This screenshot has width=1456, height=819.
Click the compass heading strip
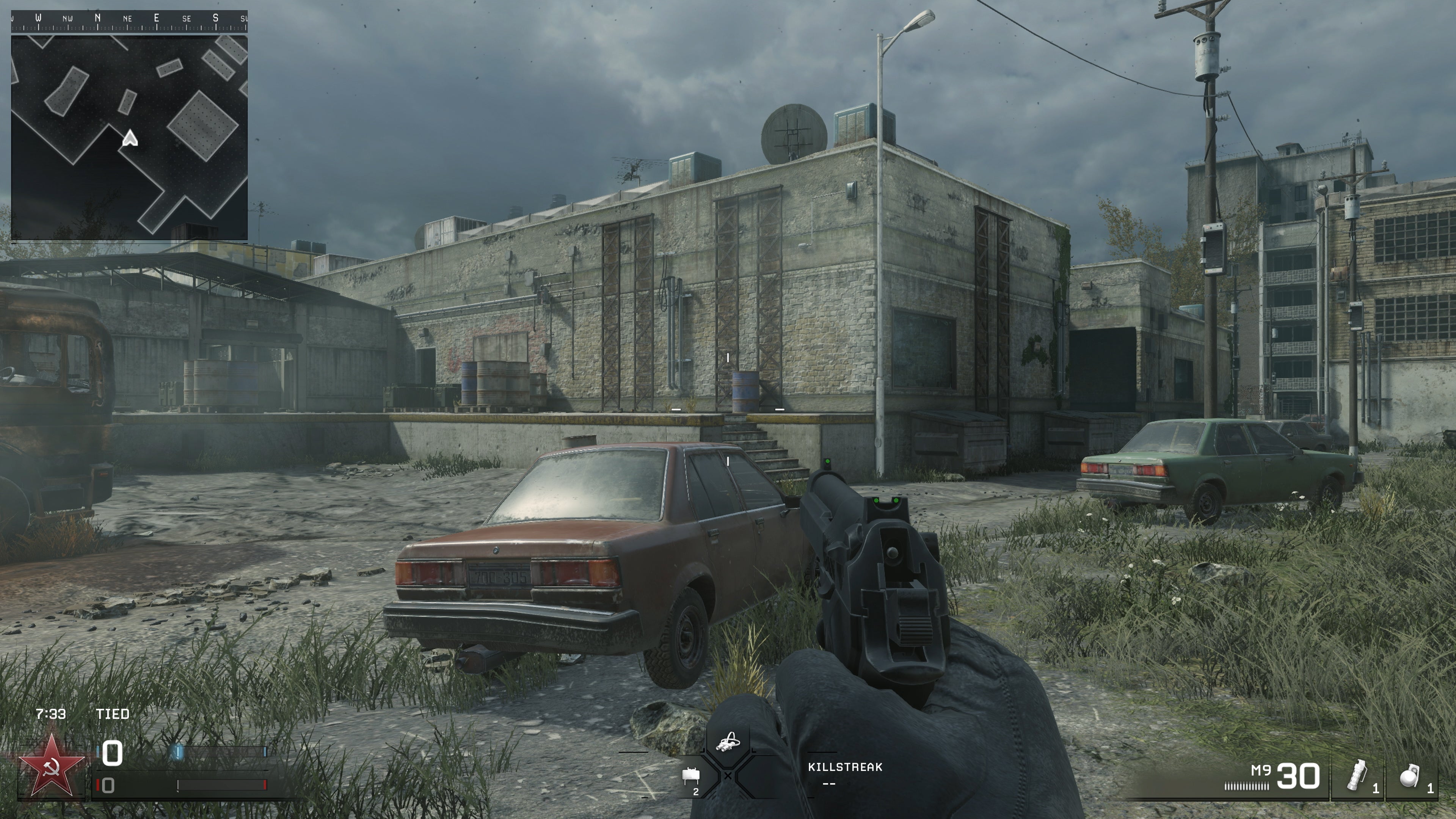click(x=129, y=19)
